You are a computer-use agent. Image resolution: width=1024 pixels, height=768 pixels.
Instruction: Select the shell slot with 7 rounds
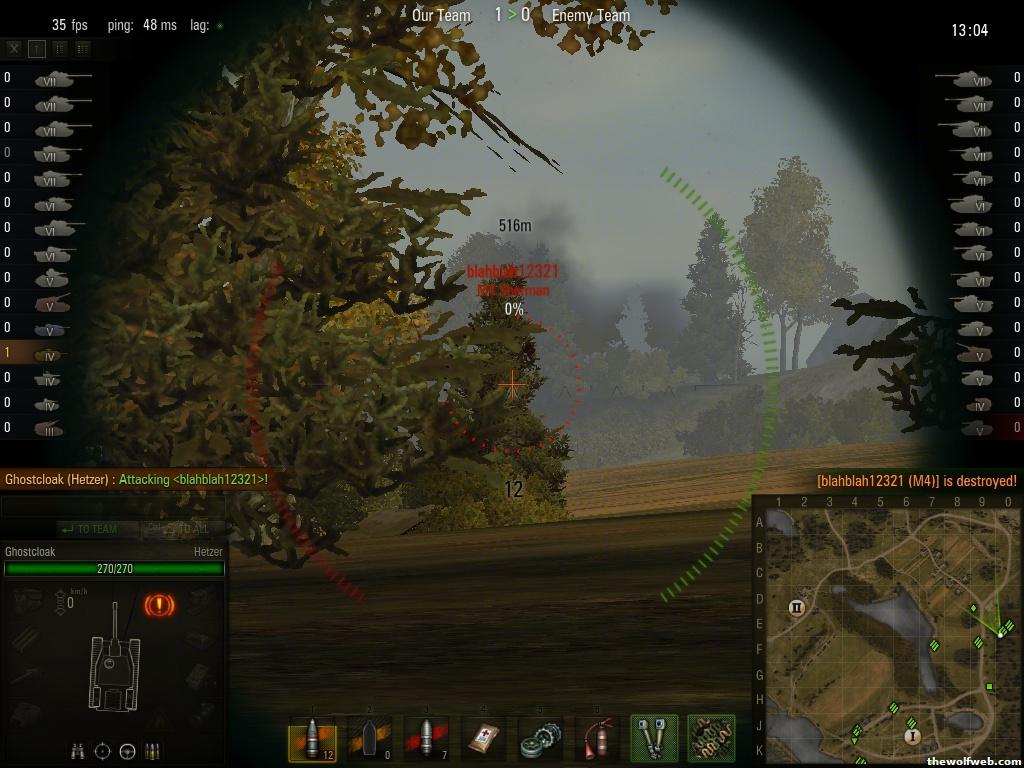coord(425,739)
